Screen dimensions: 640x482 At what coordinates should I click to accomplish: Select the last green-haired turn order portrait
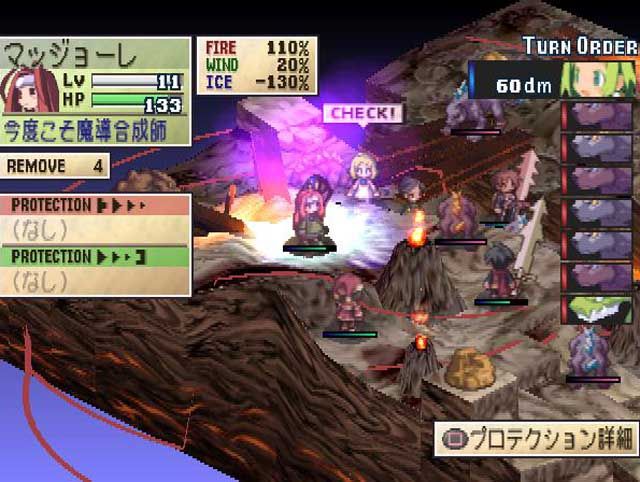coord(598,309)
